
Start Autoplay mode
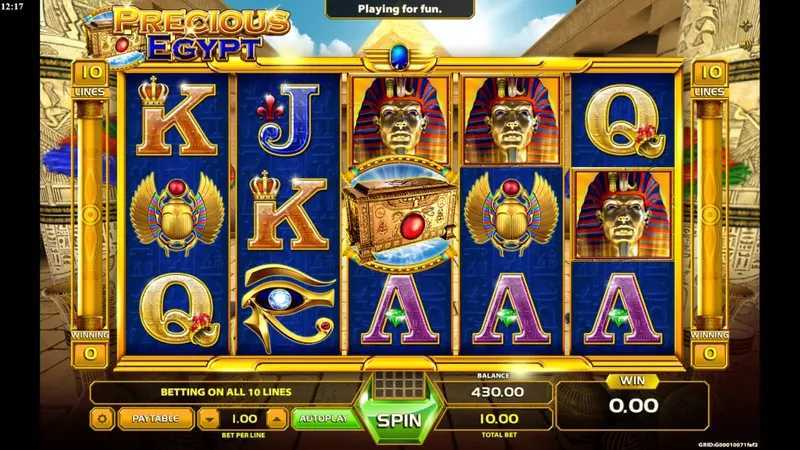[x=326, y=418]
